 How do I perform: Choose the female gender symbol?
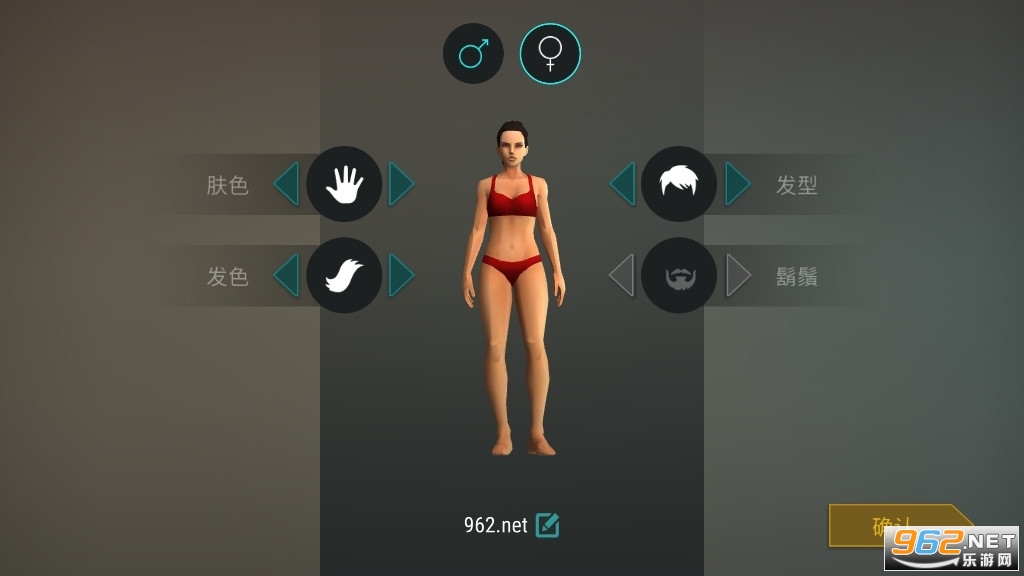click(550, 54)
